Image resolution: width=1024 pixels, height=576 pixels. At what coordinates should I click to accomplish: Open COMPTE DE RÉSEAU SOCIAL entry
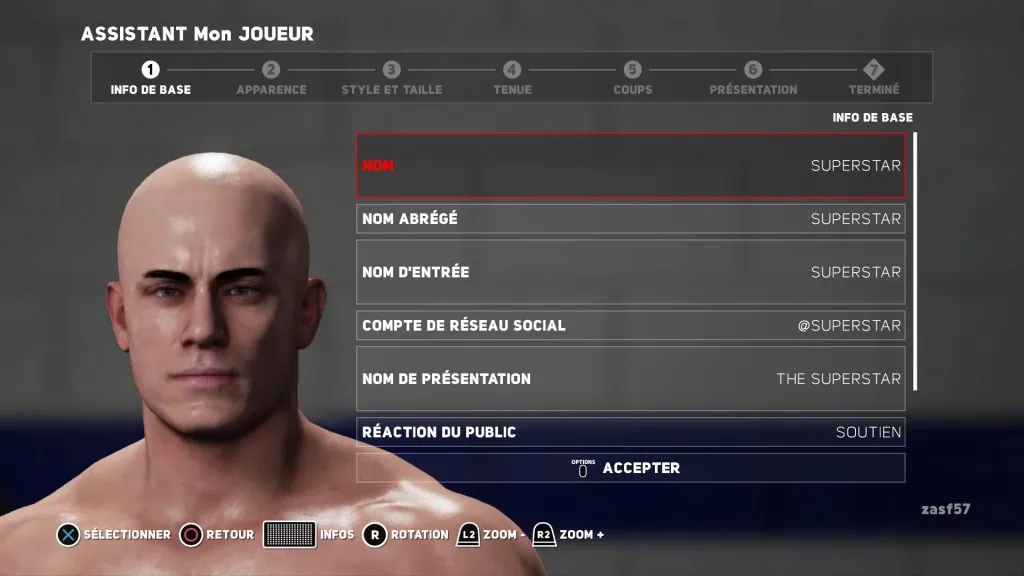[x=630, y=325]
